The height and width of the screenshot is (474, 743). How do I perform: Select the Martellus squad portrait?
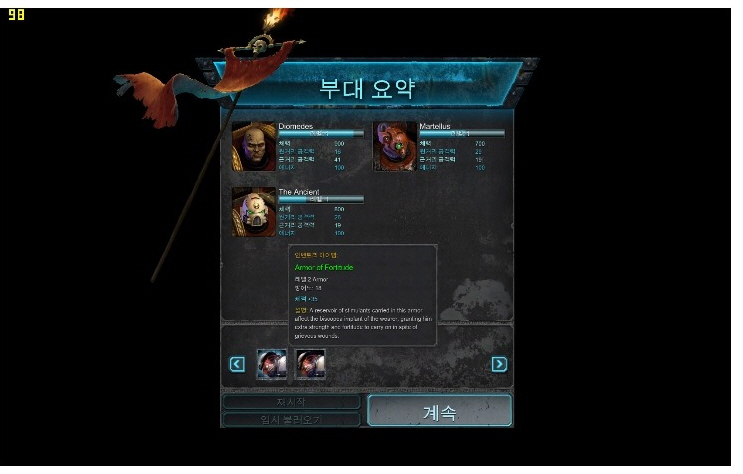(395, 146)
